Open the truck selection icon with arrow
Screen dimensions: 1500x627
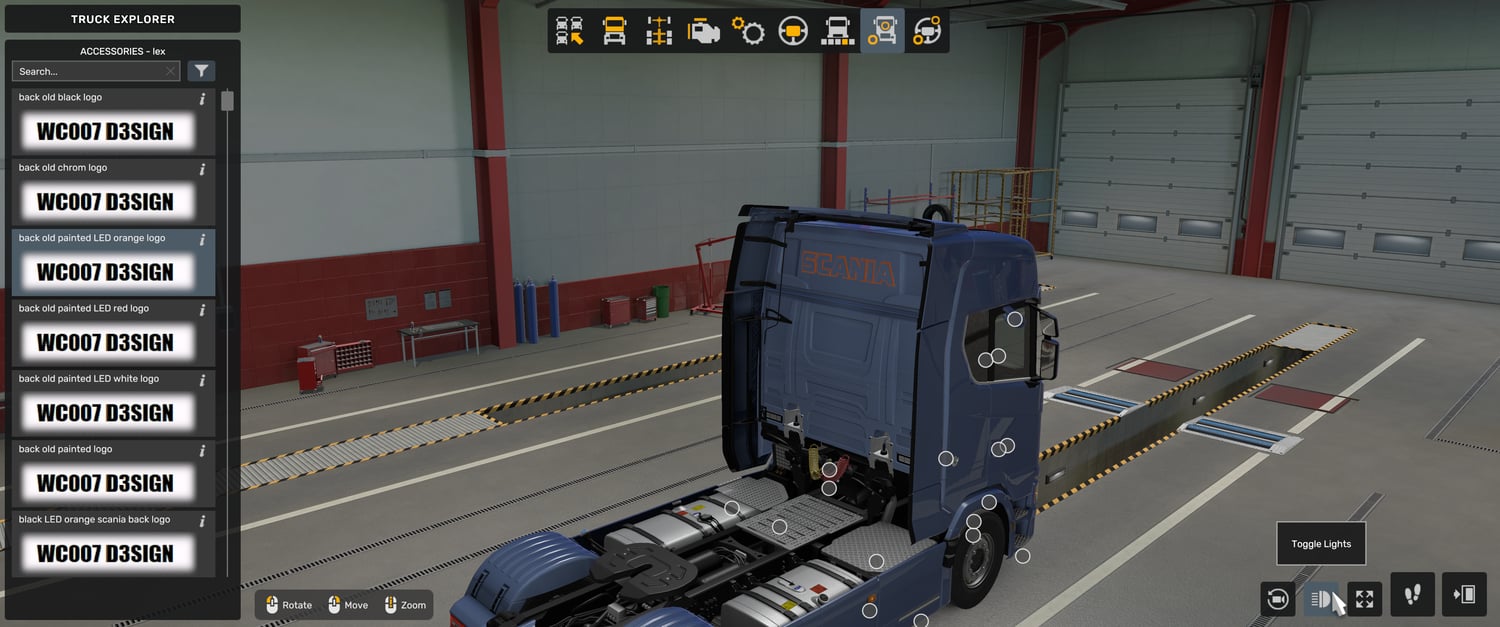[570, 31]
